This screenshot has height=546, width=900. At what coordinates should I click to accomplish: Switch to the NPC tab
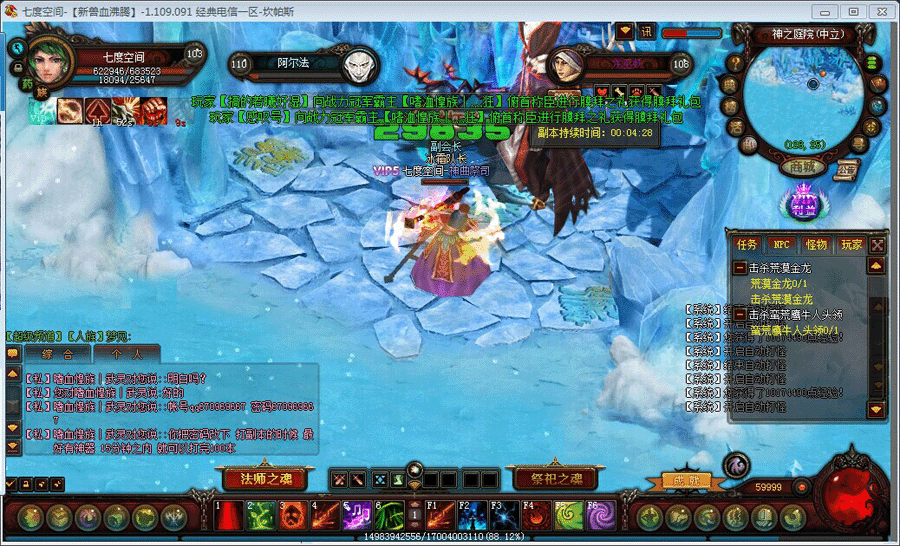coord(781,244)
